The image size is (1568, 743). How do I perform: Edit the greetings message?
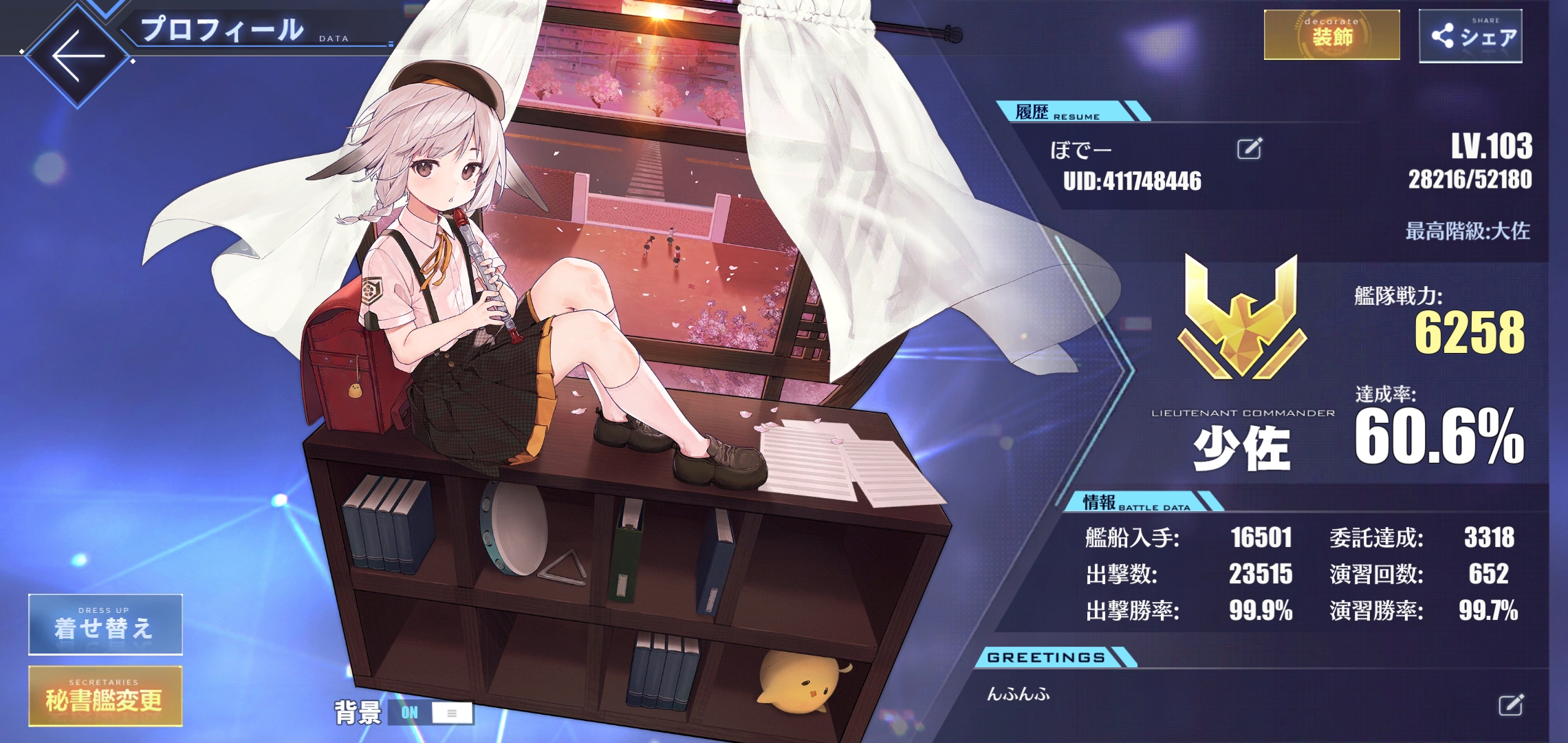pyautogui.click(x=1510, y=705)
